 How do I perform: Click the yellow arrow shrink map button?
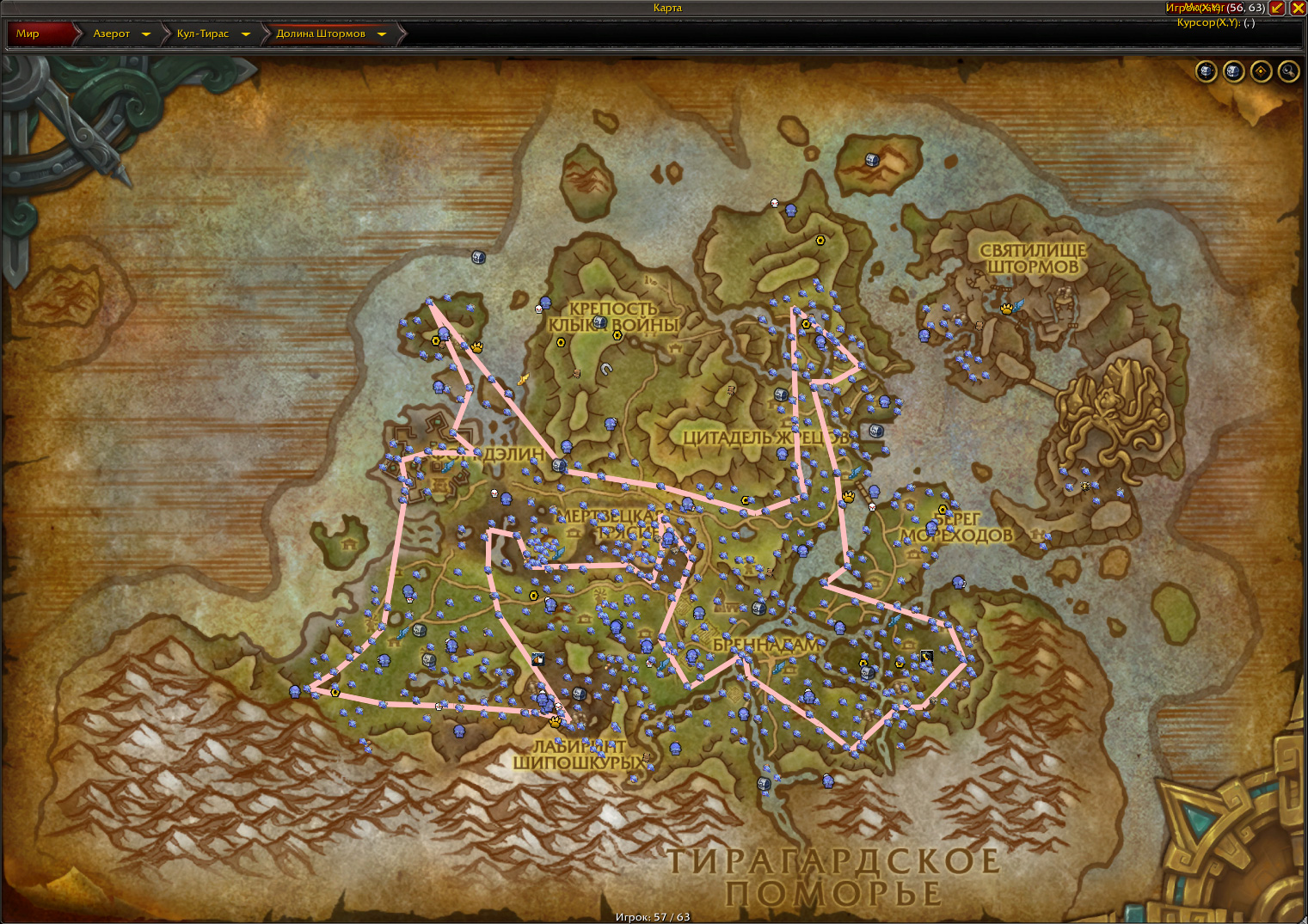coord(1274,9)
